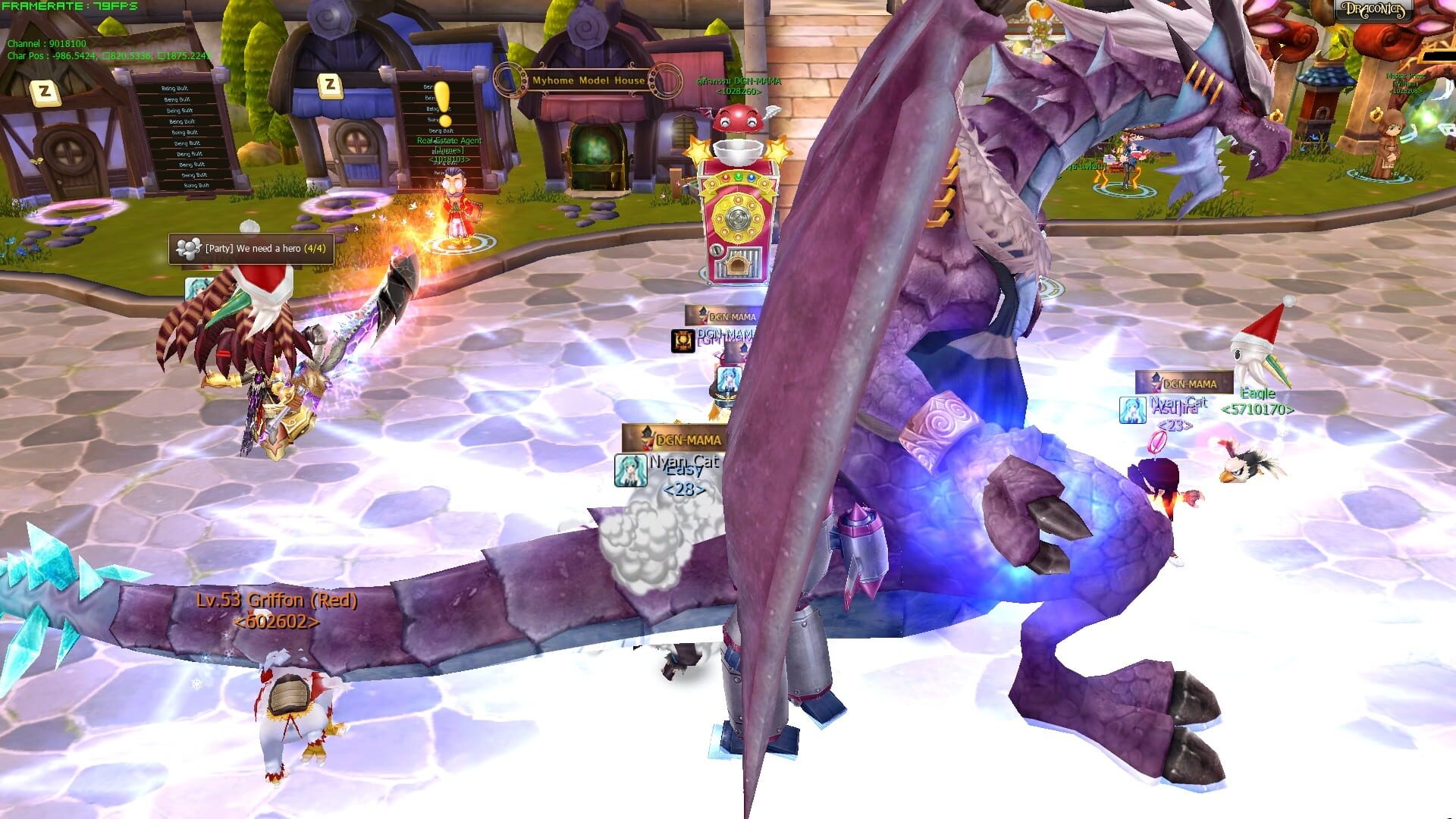This screenshot has width=1456, height=819.
Task: Click the pink ring charm above Asujira
Action: point(1156,442)
